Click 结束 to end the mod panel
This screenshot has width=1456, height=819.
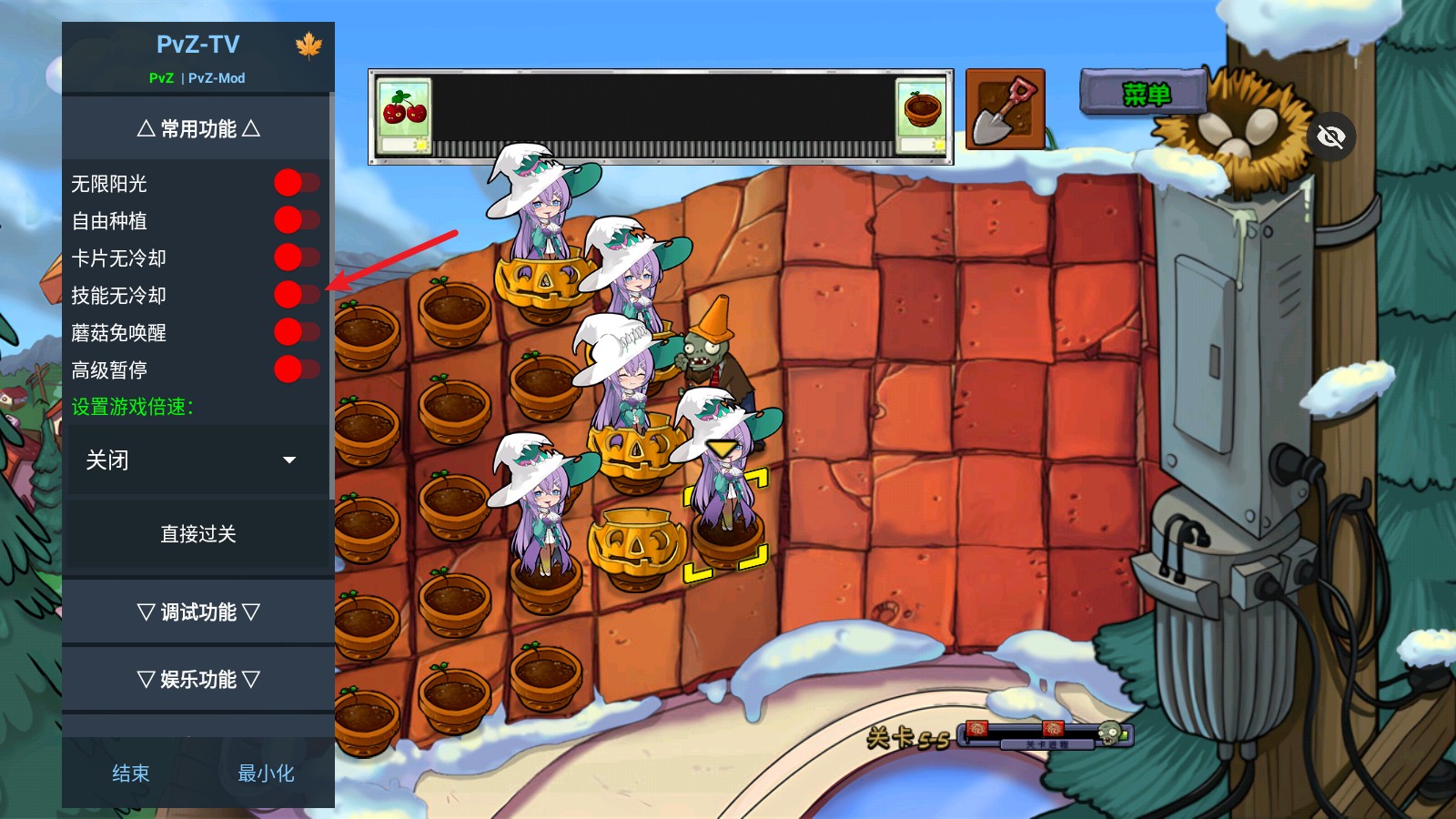pyautogui.click(x=130, y=773)
